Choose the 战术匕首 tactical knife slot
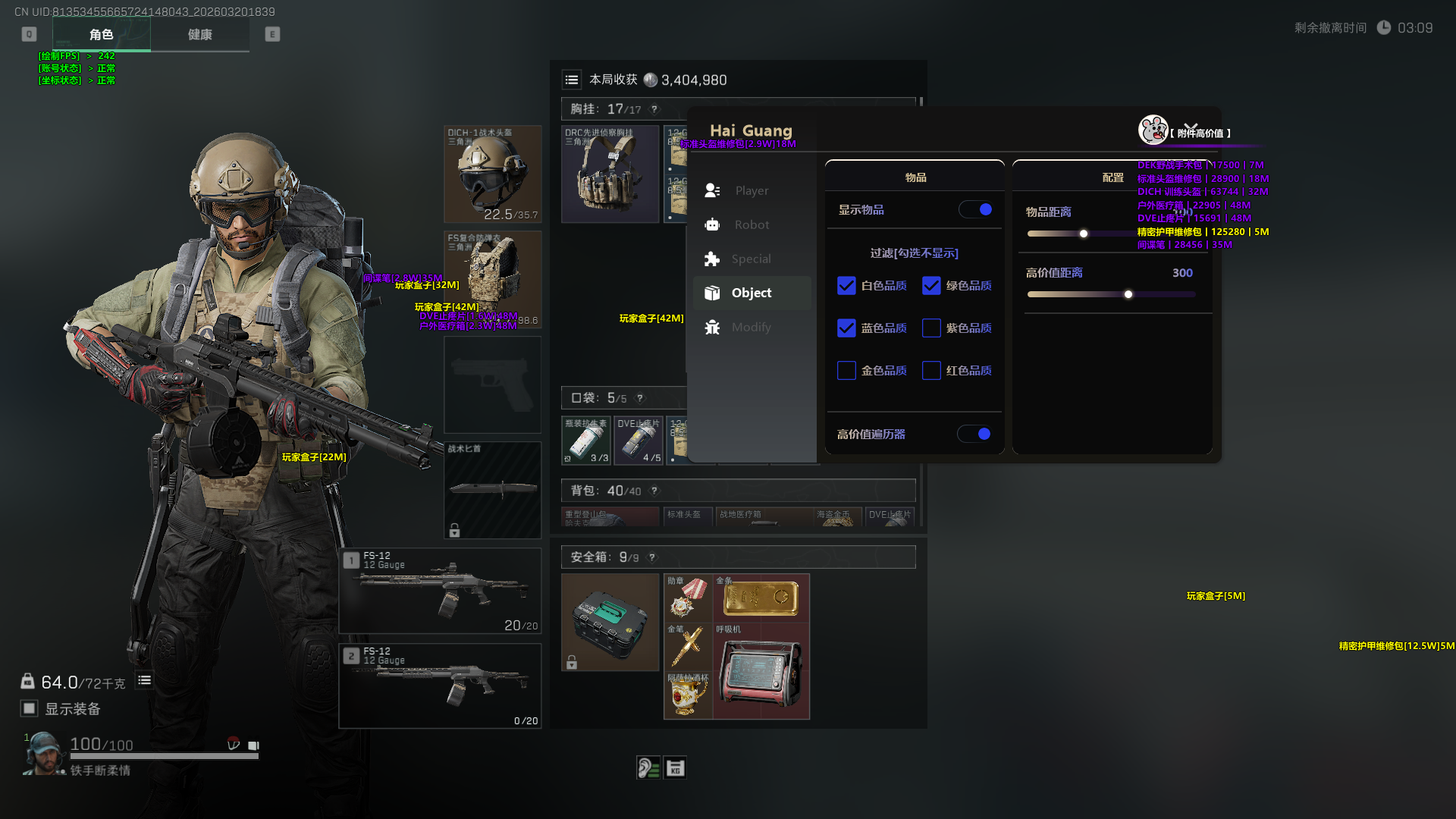Image resolution: width=1456 pixels, height=819 pixels. 492,490
